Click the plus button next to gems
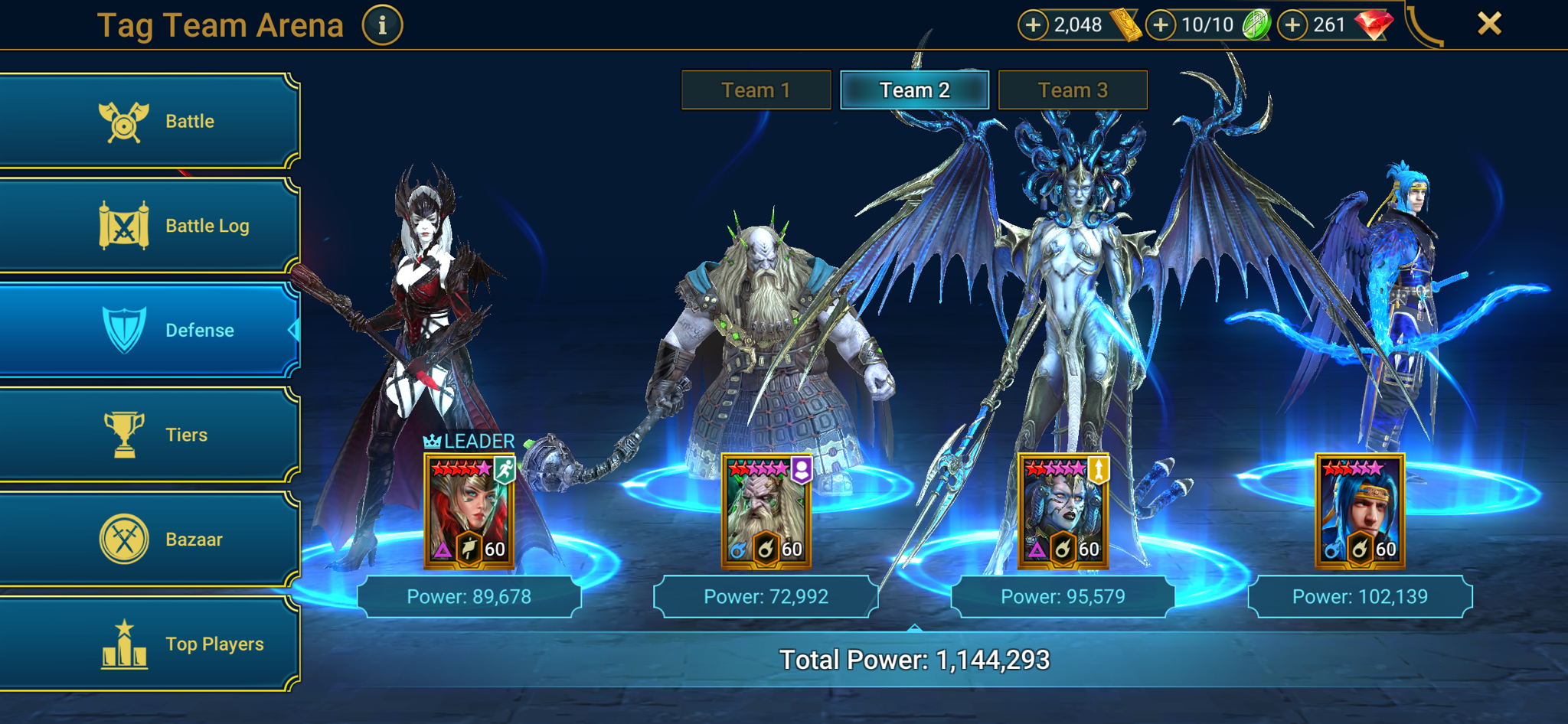 [1292, 24]
